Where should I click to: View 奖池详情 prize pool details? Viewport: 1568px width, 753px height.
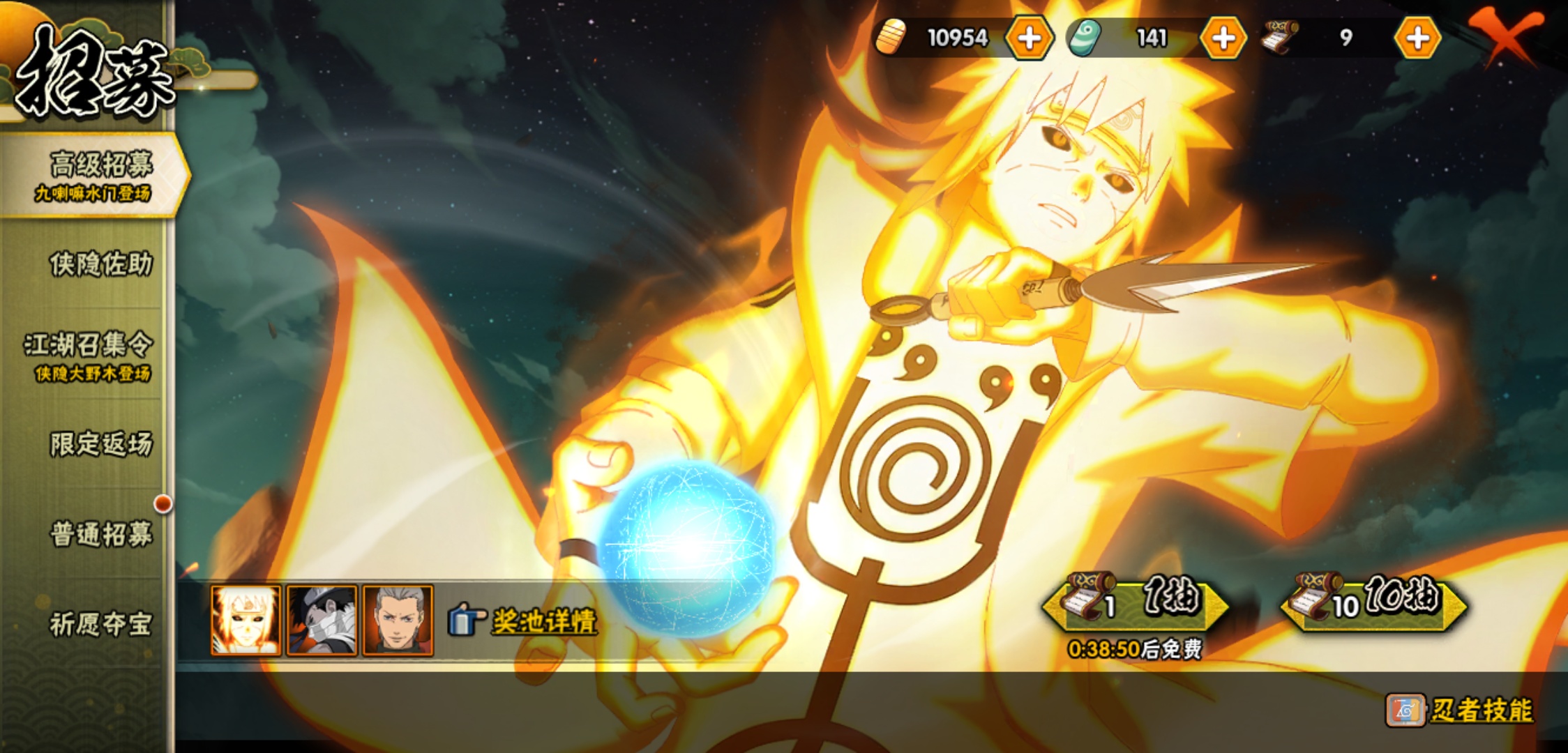click(x=525, y=621)
